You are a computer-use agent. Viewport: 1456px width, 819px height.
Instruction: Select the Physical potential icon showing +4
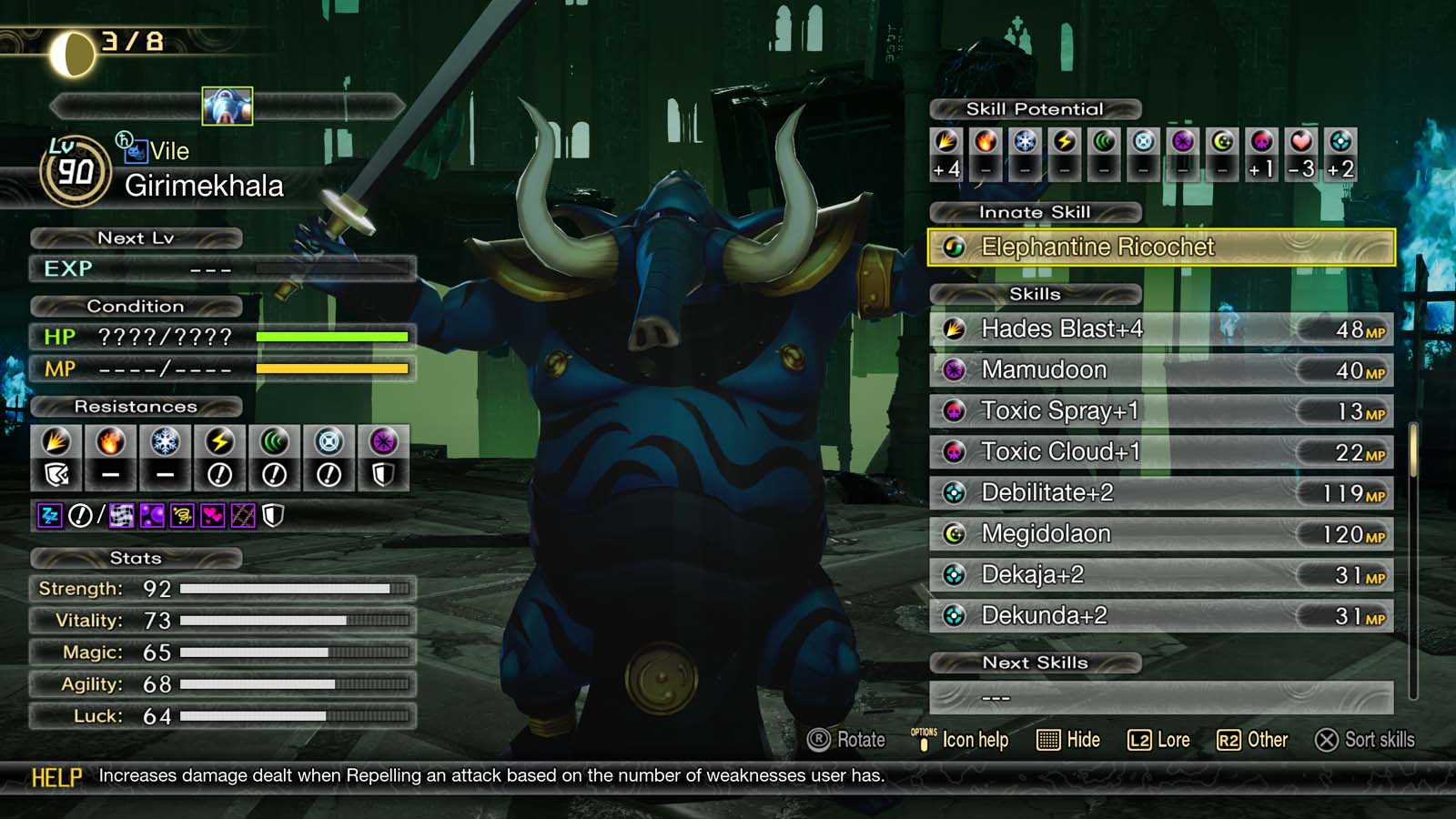[x=946, y=146]
